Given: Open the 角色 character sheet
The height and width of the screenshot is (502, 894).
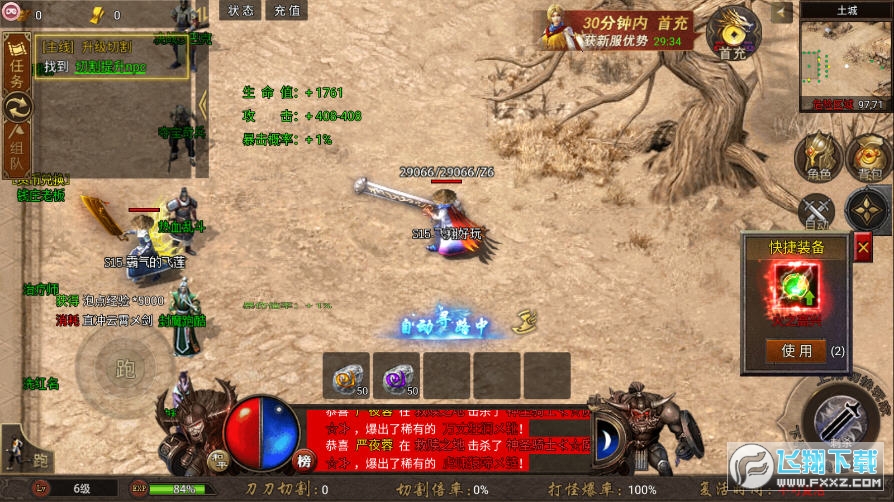Looking at the screenshot, I should tap(819, 158).
